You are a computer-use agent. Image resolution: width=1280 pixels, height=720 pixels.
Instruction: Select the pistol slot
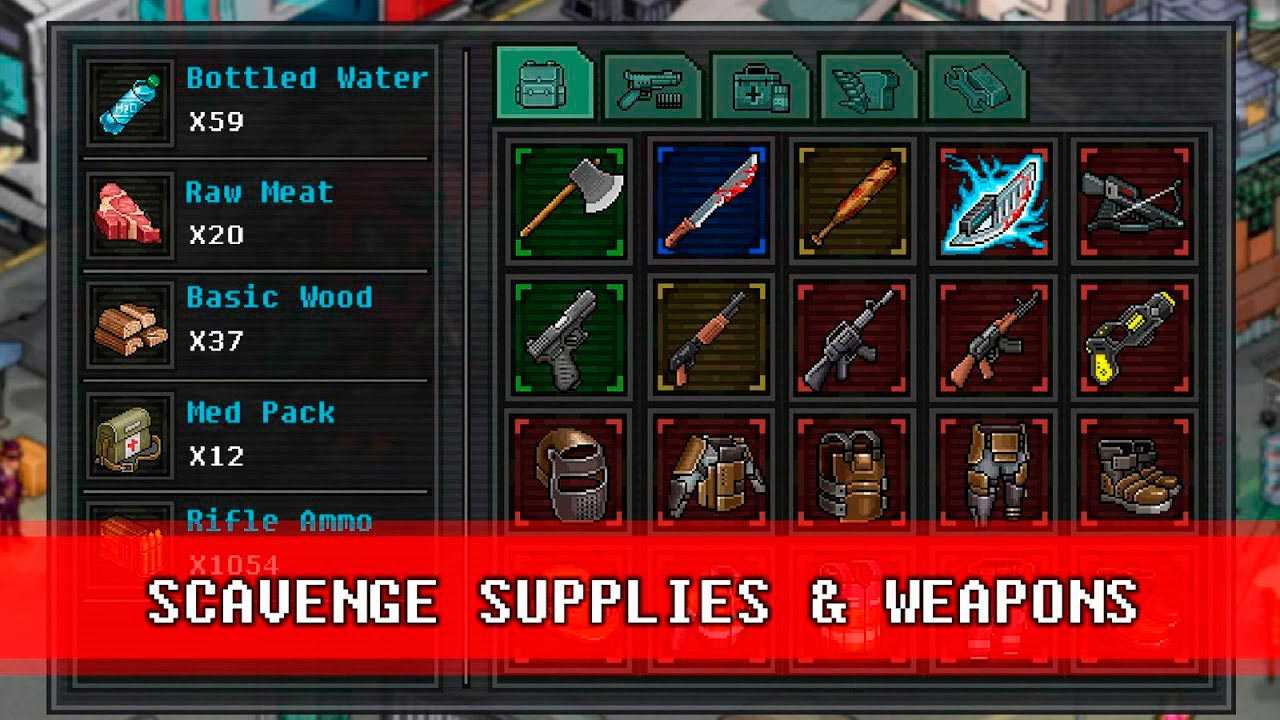569,338
